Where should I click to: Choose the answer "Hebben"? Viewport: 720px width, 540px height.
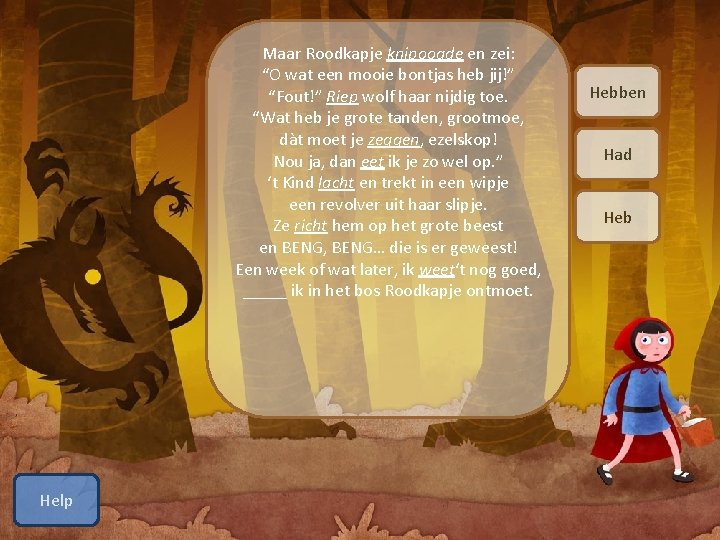pos(617,93)
